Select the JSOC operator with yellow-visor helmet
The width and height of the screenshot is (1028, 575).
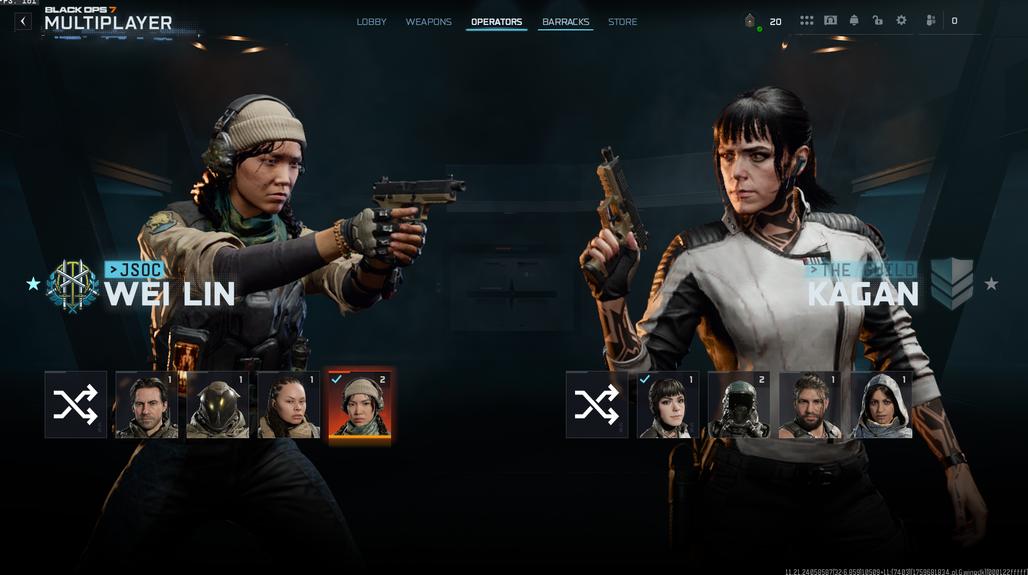point(217,405)
